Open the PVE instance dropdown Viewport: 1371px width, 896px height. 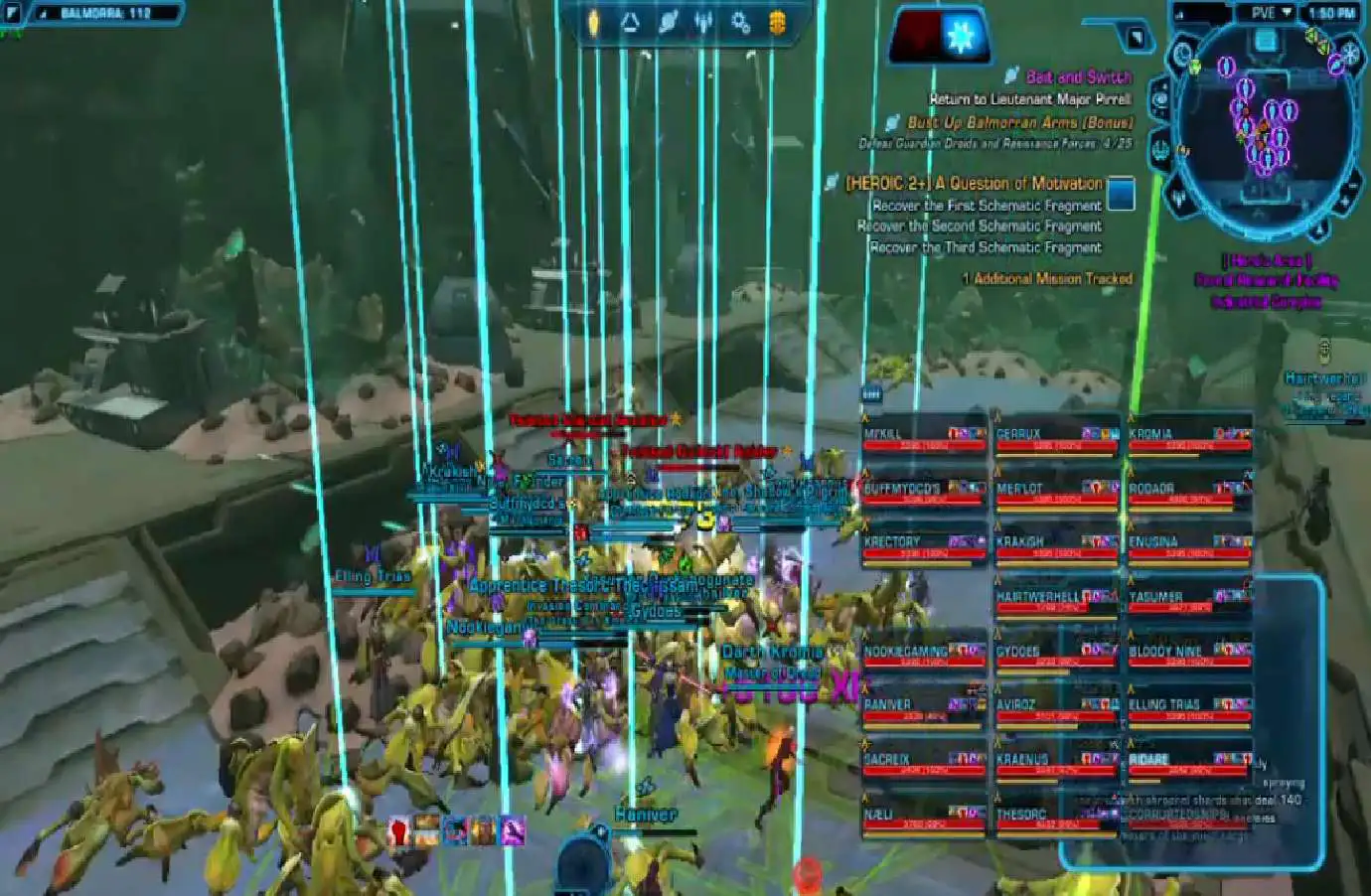1272,13
